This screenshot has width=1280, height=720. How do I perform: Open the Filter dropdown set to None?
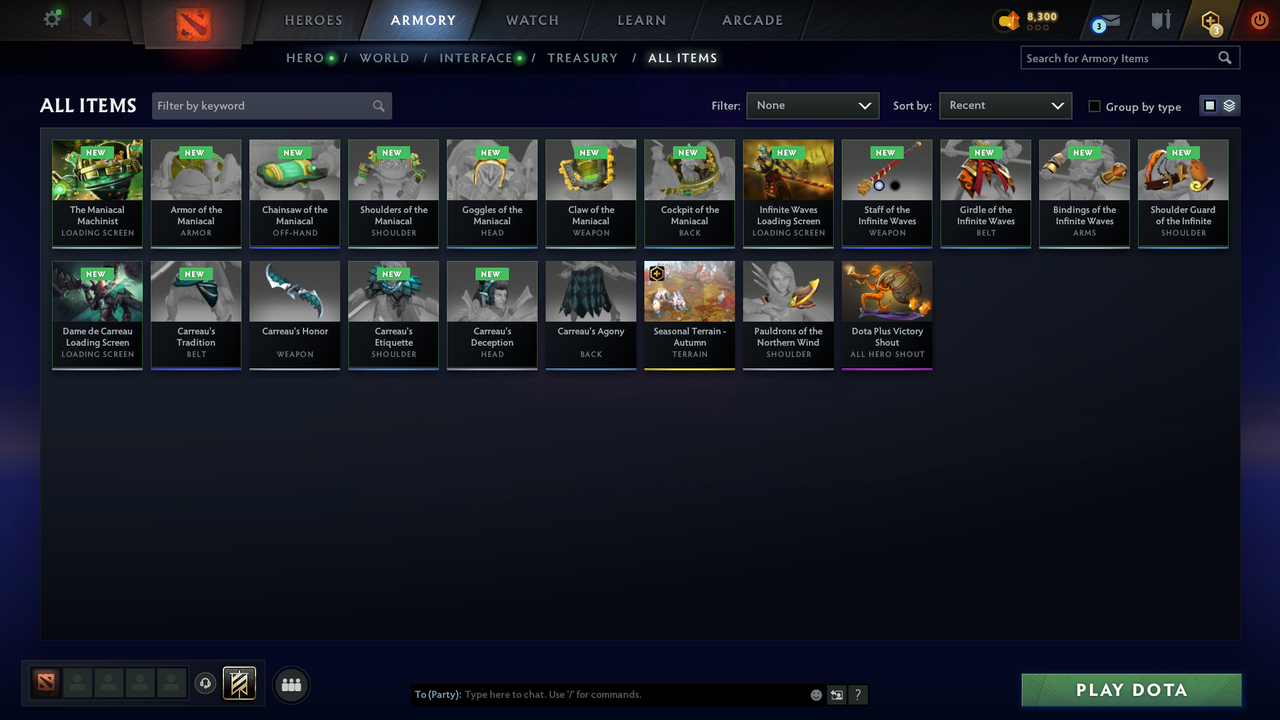(x=812, y=105)
